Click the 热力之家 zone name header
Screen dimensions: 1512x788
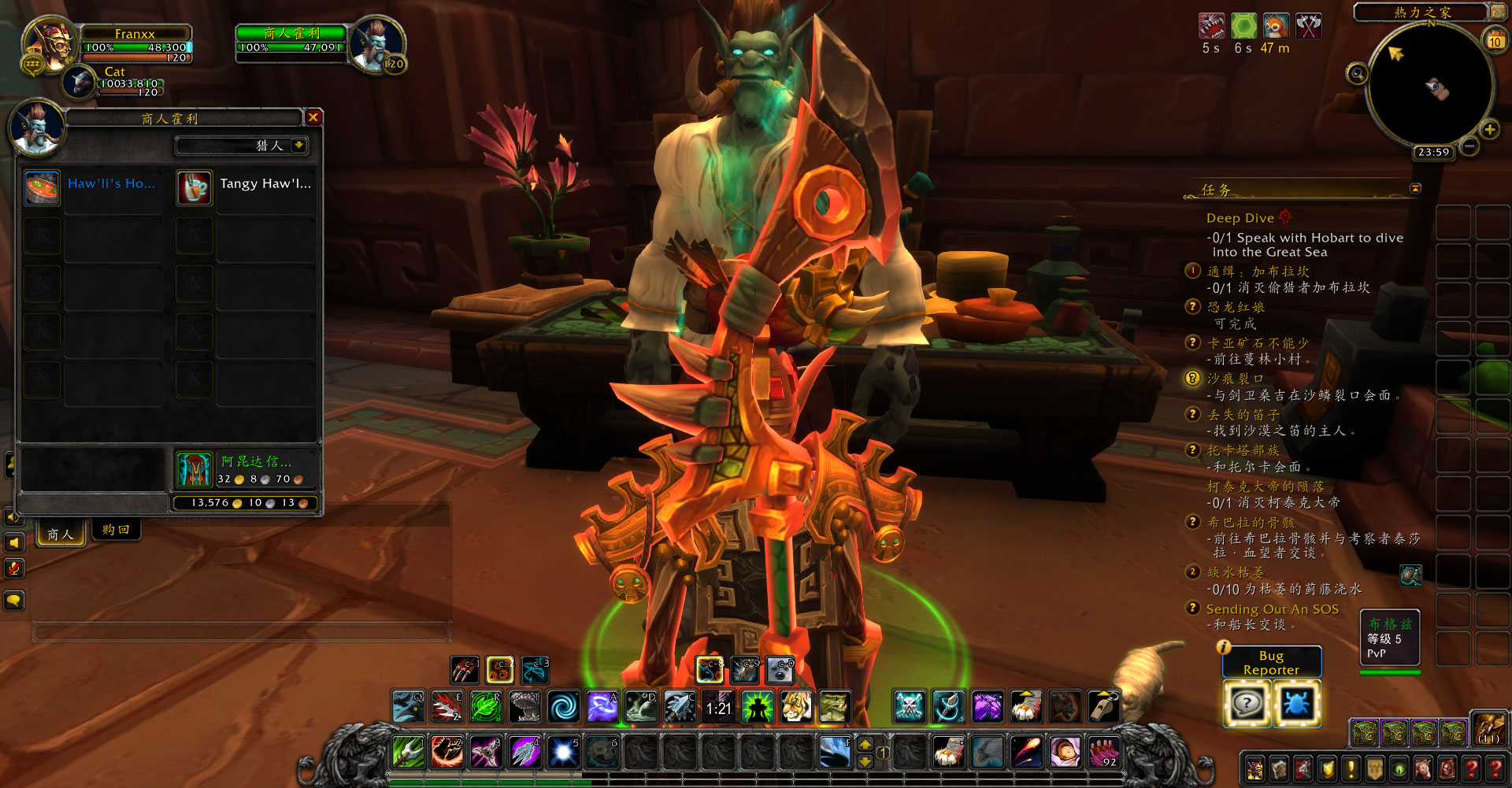(x=1421, y=12)
